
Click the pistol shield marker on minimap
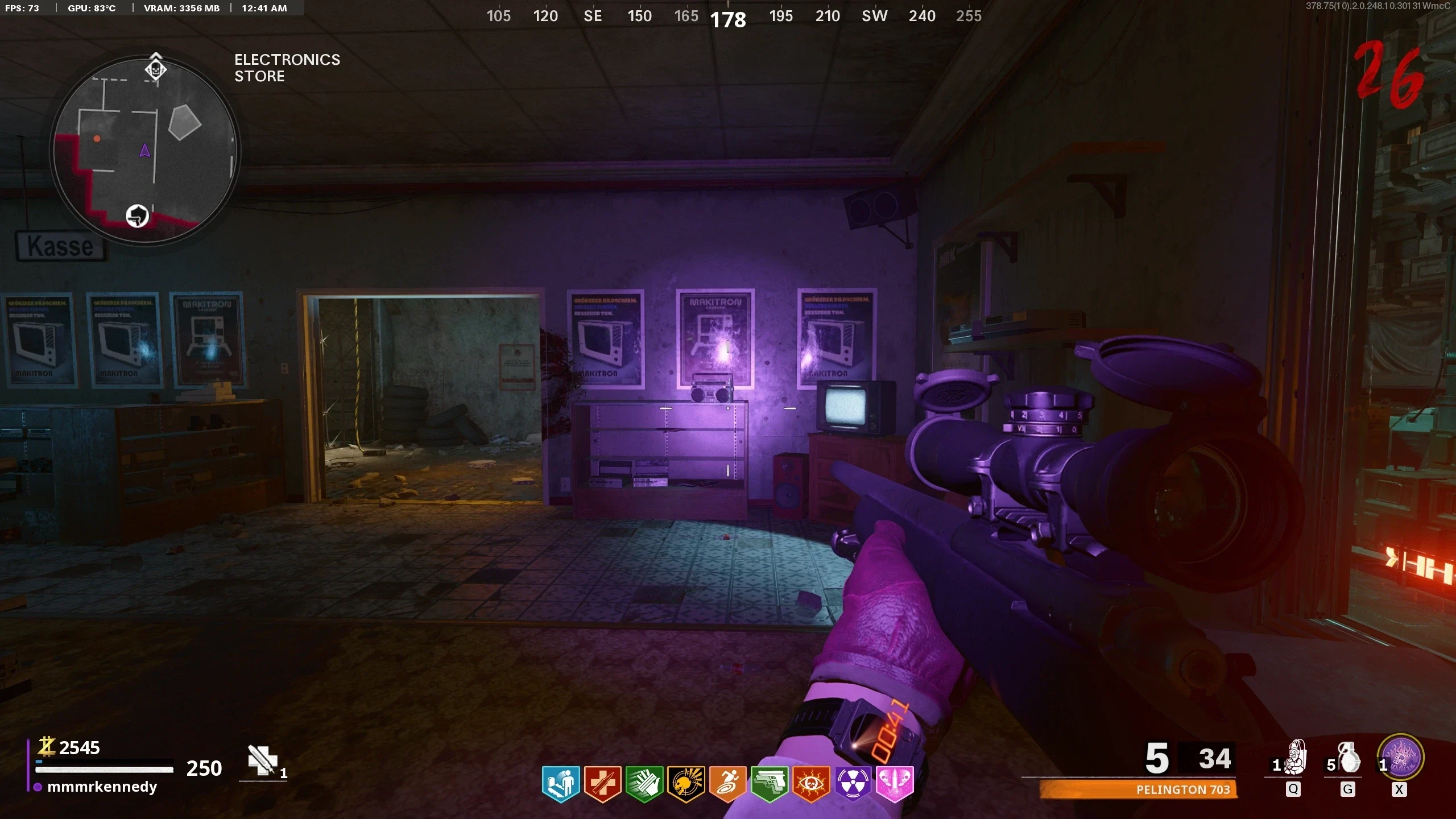(137, 216)
